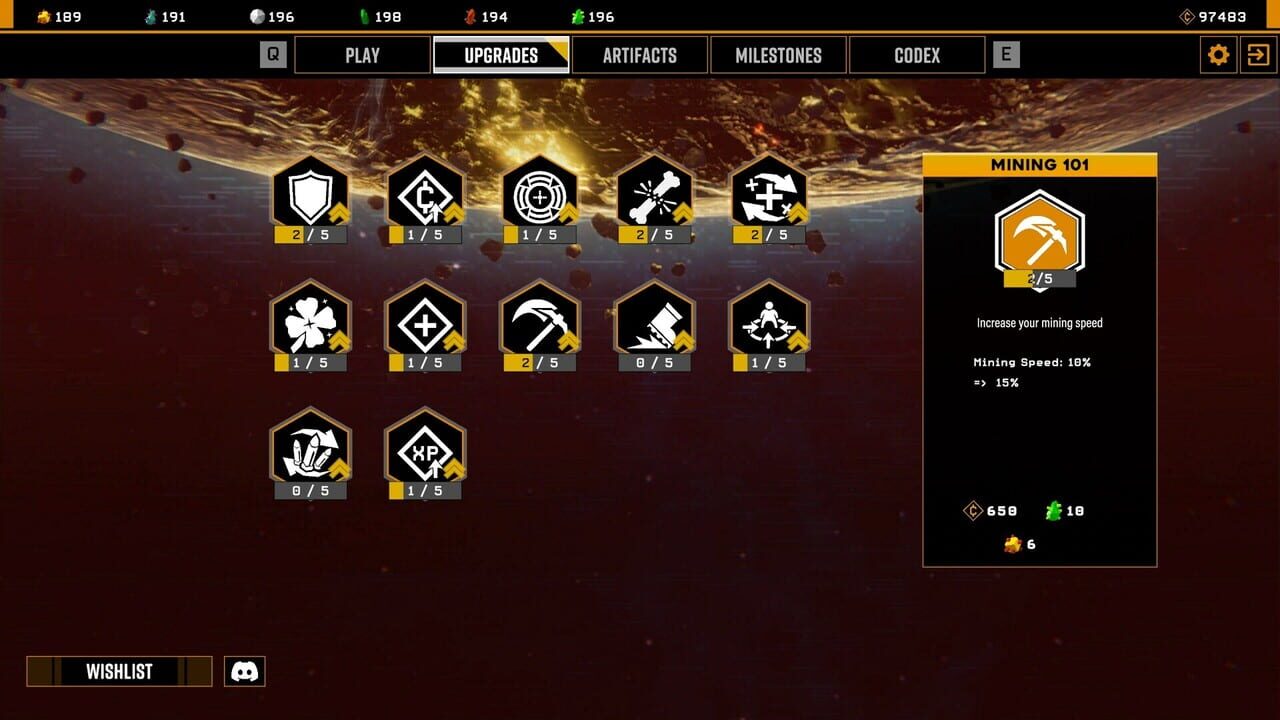Select the bone-breaking critical upgrade
This screenshot has height=720, width=1280.
[655, 200]
